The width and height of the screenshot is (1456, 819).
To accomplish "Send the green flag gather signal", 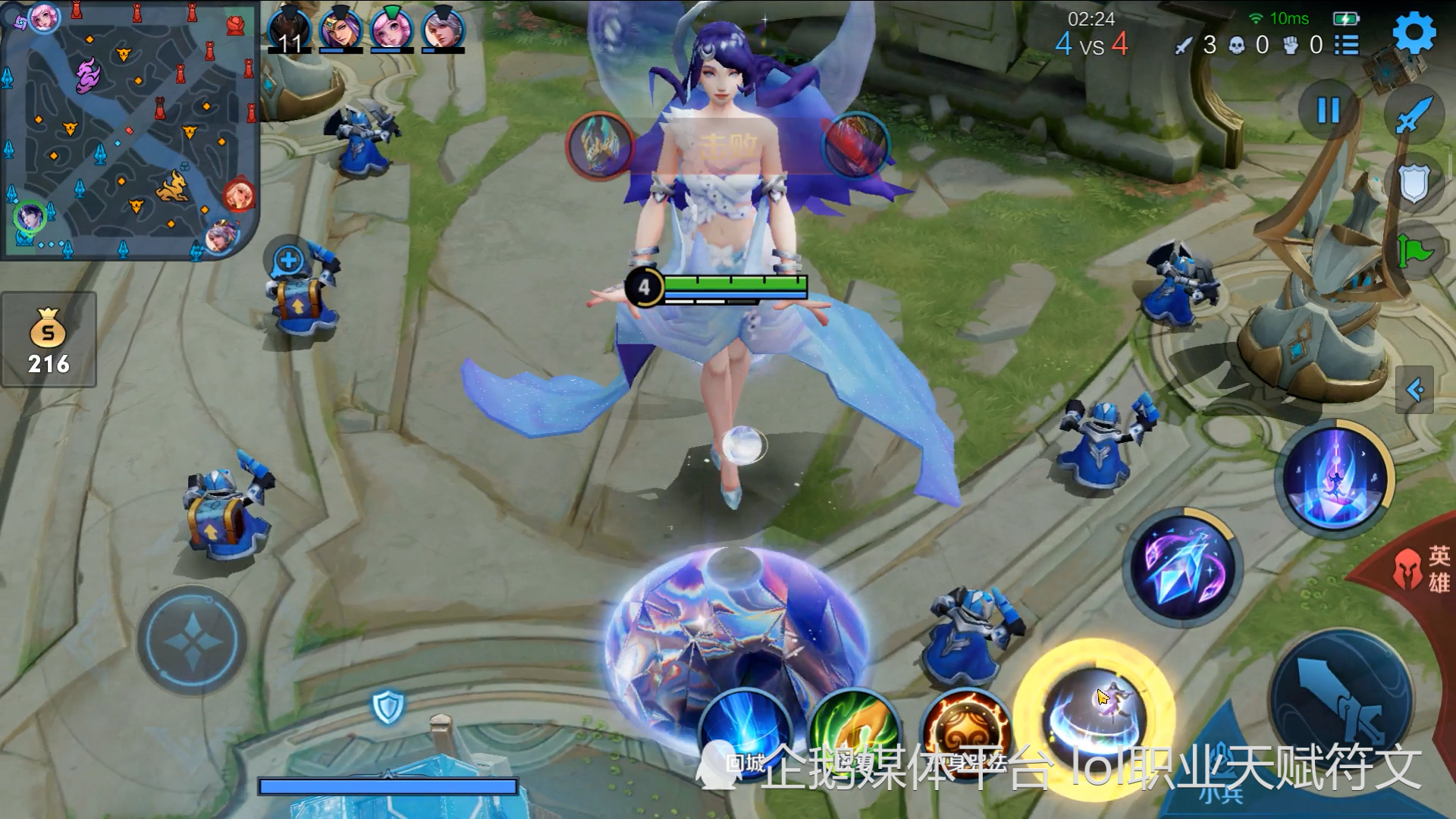I will click(x=1415, y=250).
